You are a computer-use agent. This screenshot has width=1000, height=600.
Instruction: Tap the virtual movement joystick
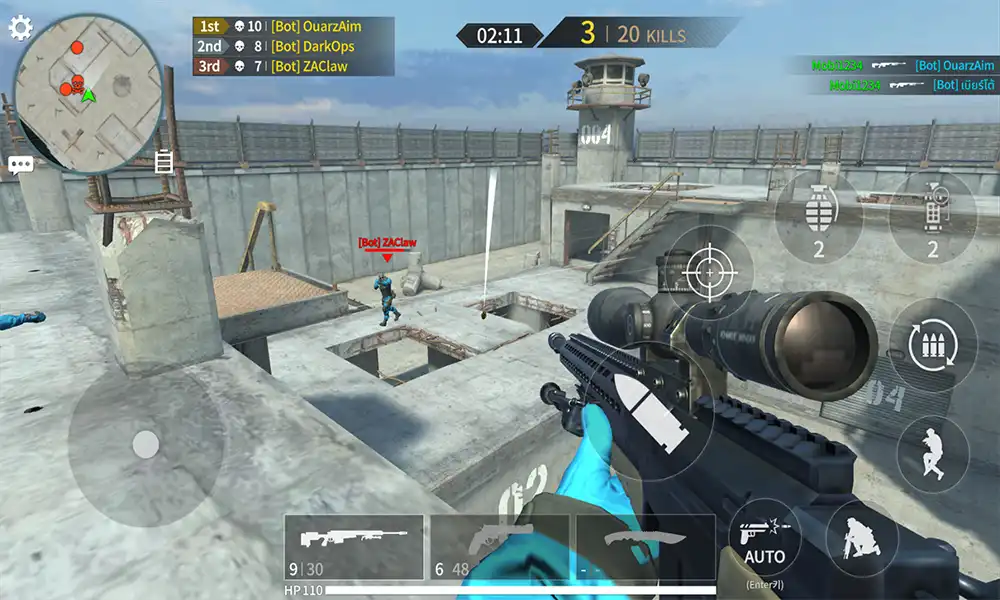146,444
